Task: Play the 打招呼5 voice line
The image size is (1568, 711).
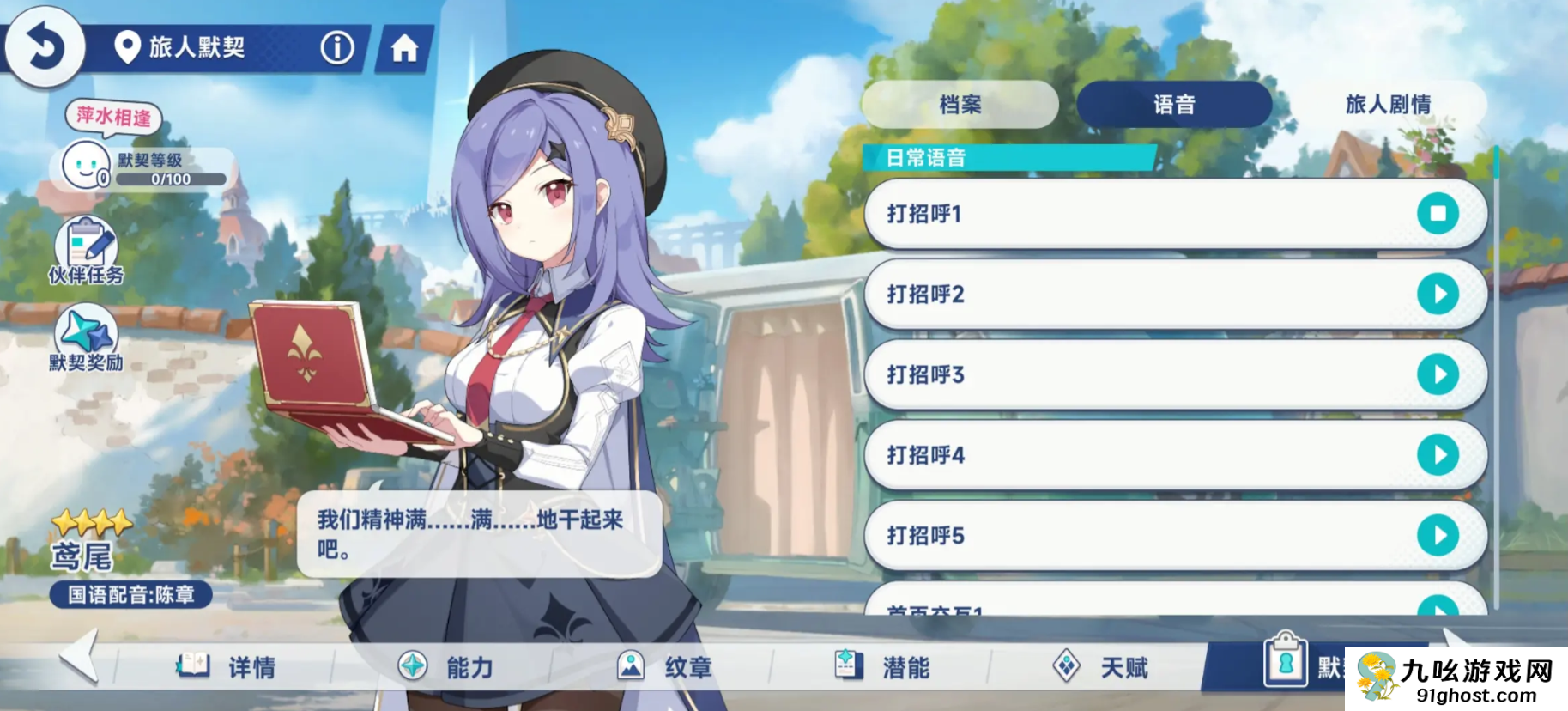Action: (x=1440, y=534)
